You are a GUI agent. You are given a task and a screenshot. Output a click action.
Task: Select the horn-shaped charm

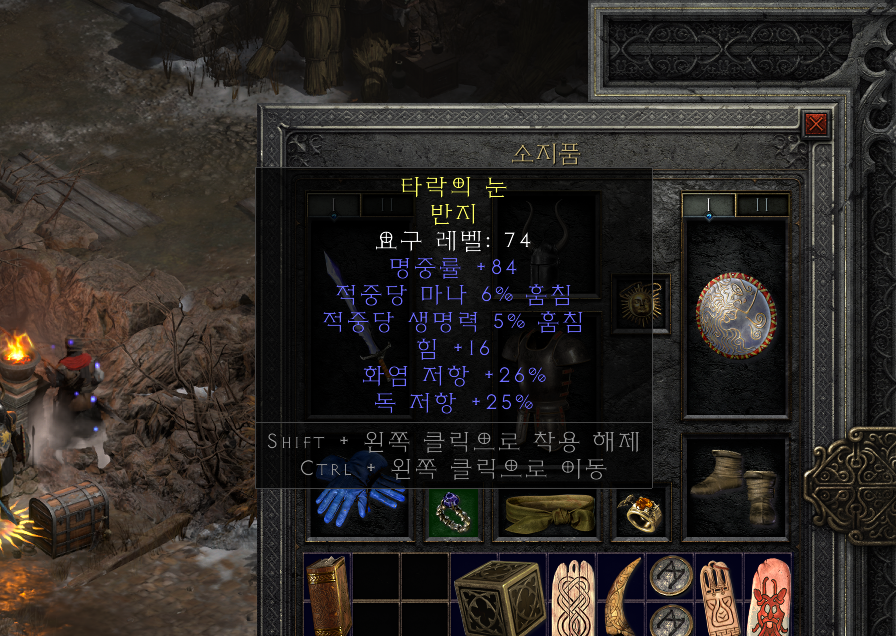point(621,595)
